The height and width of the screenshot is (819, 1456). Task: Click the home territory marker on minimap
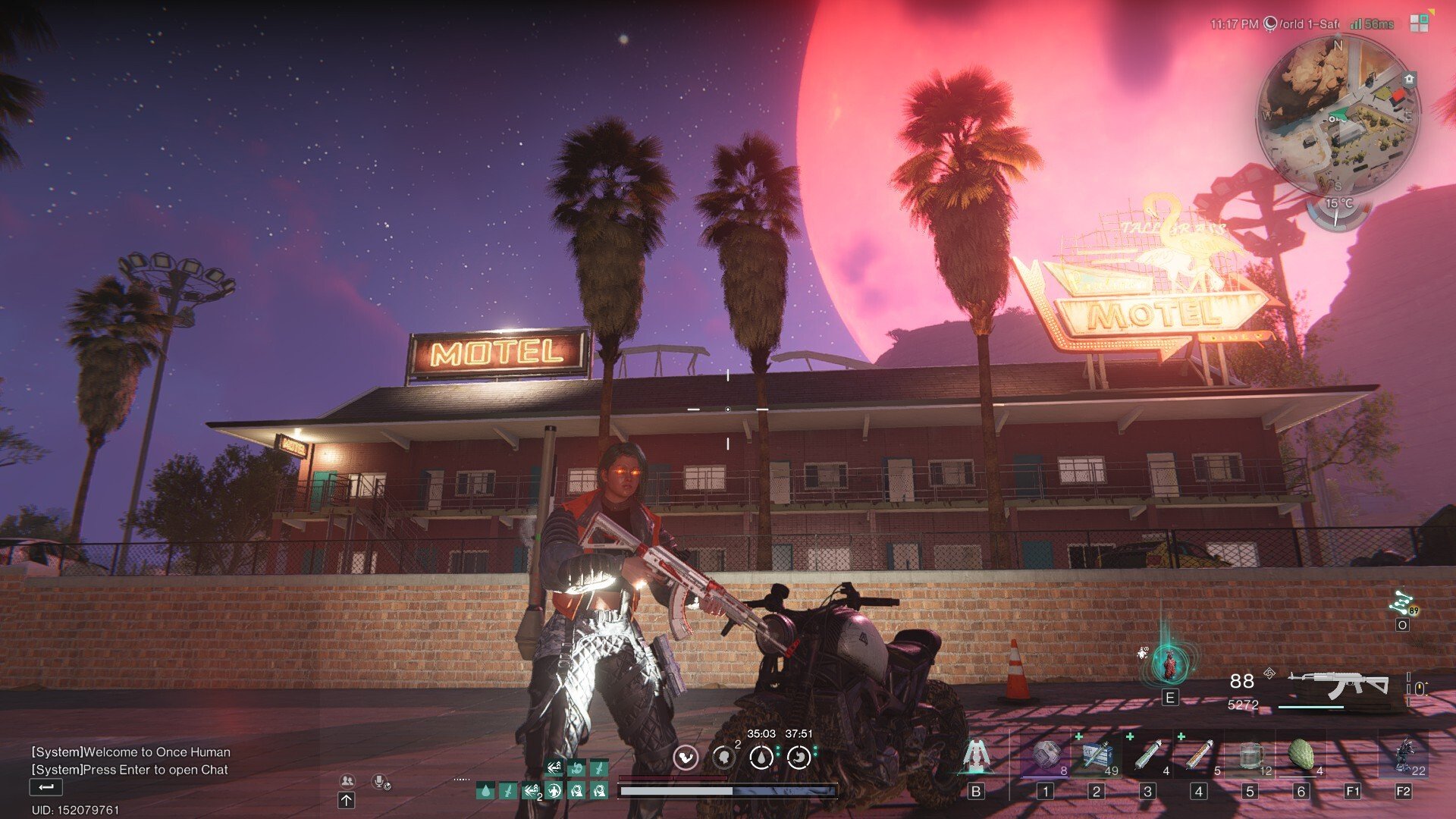click(1409, 79)
